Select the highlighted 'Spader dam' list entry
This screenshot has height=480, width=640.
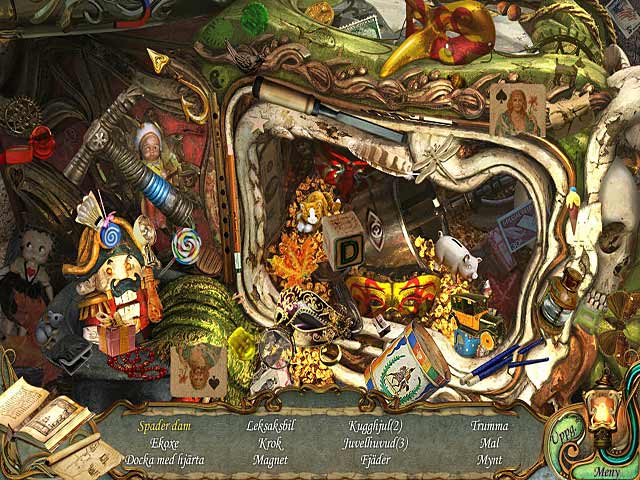pos(164,426)
